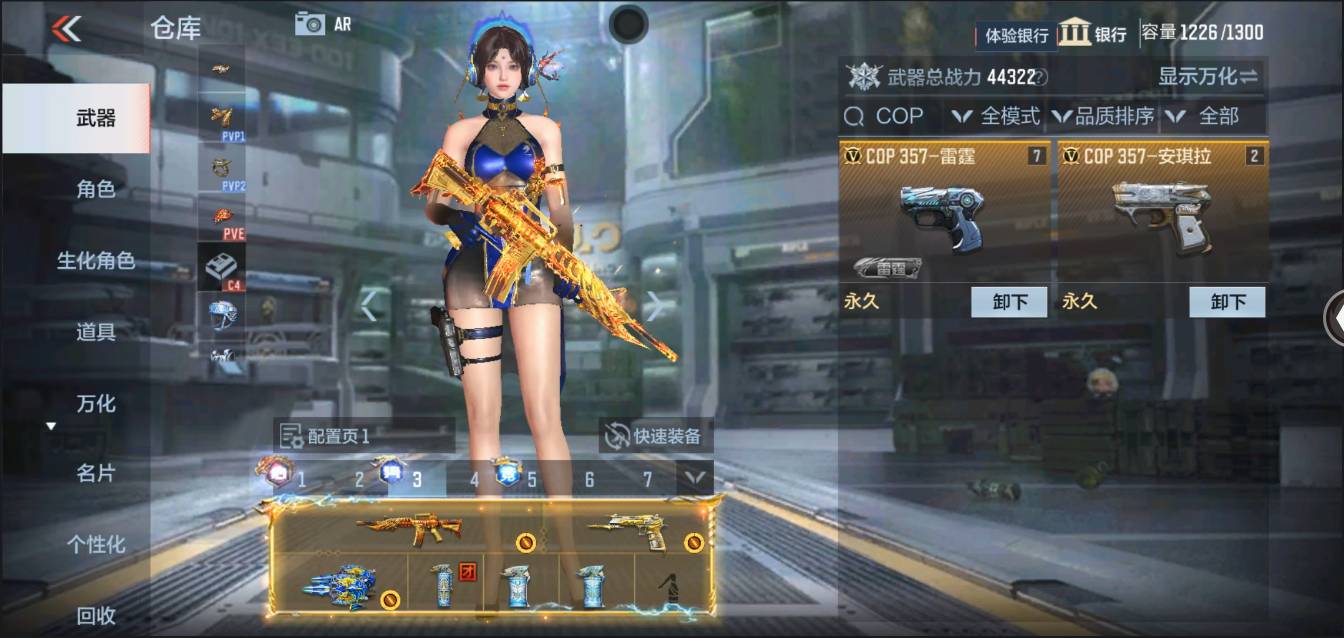The width and height of the screenshot is (1344, 638).
Task: Click the COP weapon search field
Action: tap(890, 116)
